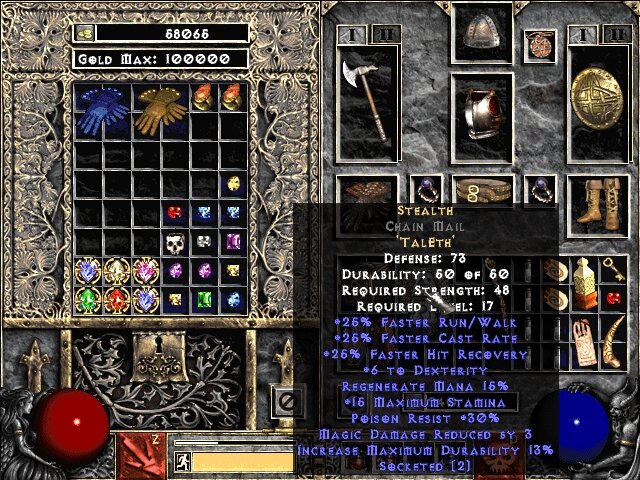Image resolution: width=640 pixels, height=480 pixels.
Task: Select the equipped belt slot
Action: (x=482, y=190)
